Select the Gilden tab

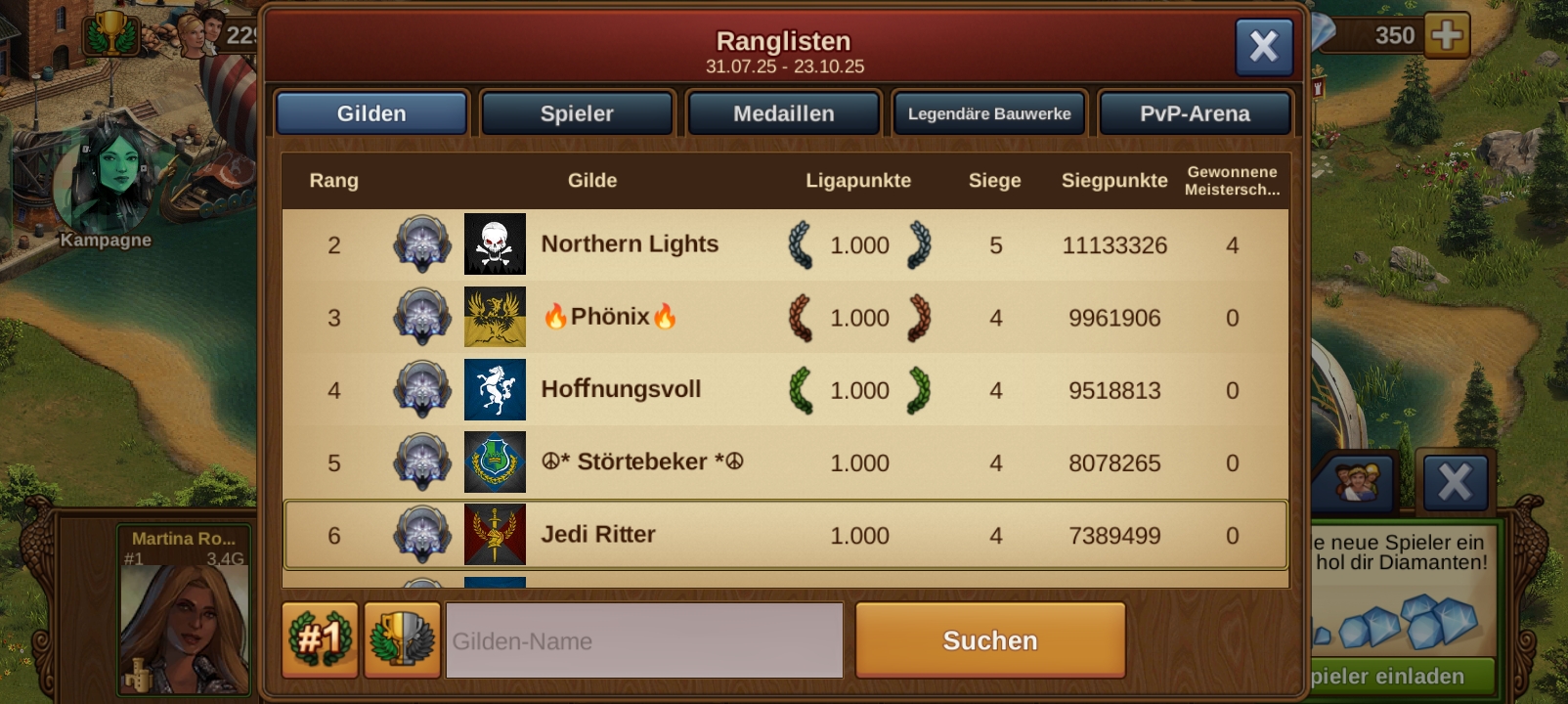[371, 113]
